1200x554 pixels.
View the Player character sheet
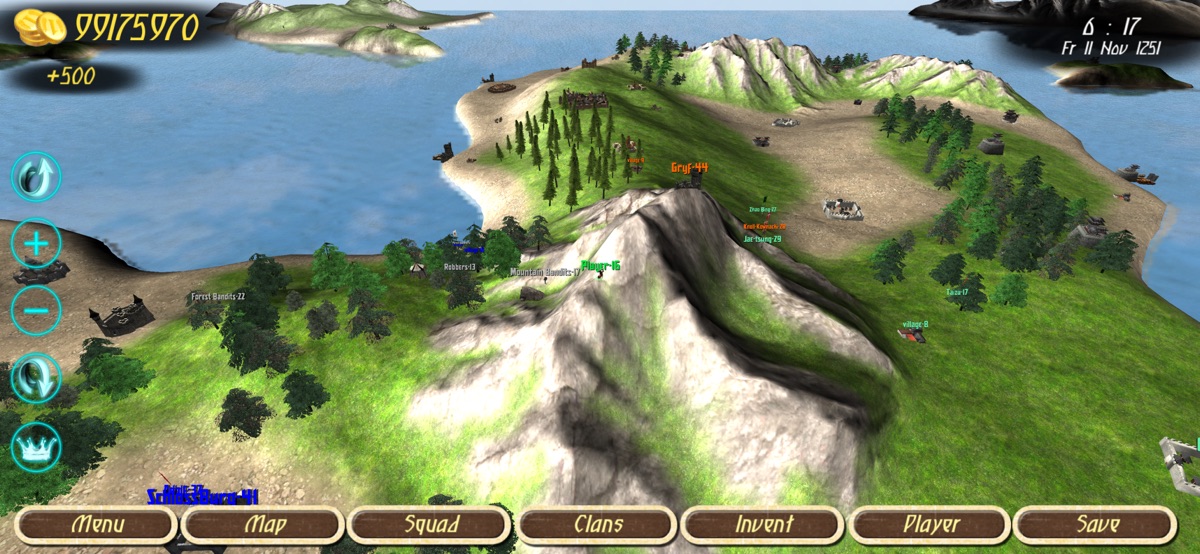[930, 524]
